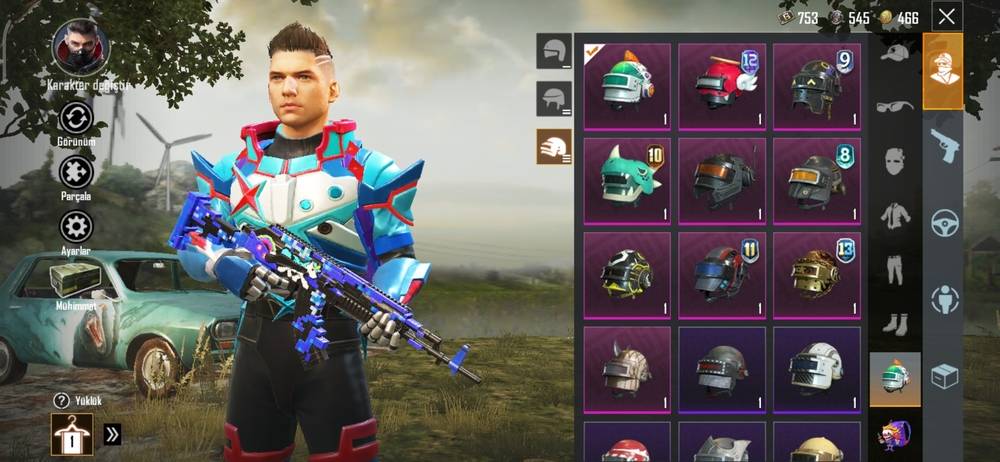The width and height of the screenshot is (1000, 462).
Task: Select the shoes category
Action: click(894, 323)
